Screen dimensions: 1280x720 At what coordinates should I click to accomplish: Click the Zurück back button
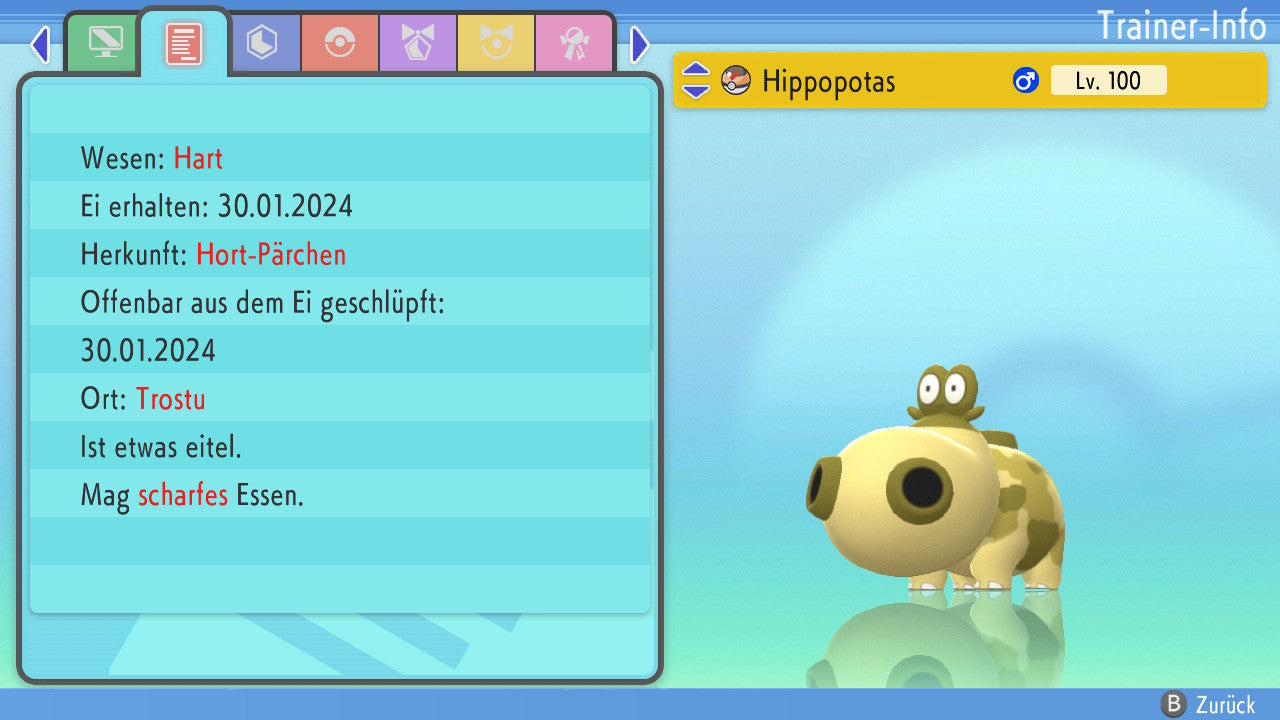[x=1208, y=704]
